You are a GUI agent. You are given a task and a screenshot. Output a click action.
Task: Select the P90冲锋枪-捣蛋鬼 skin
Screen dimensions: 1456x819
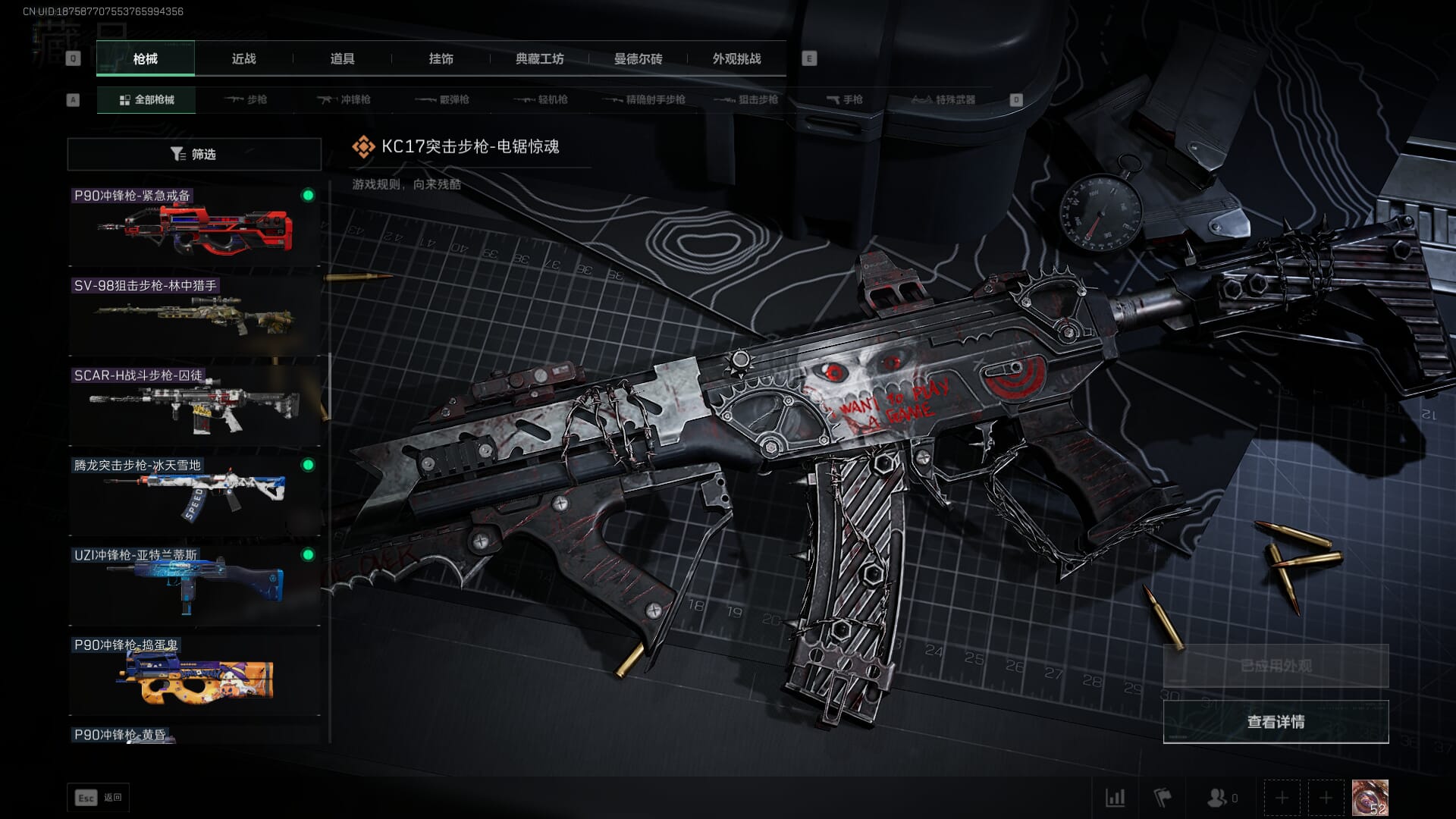pyautogui.click(x=194, y=675)
